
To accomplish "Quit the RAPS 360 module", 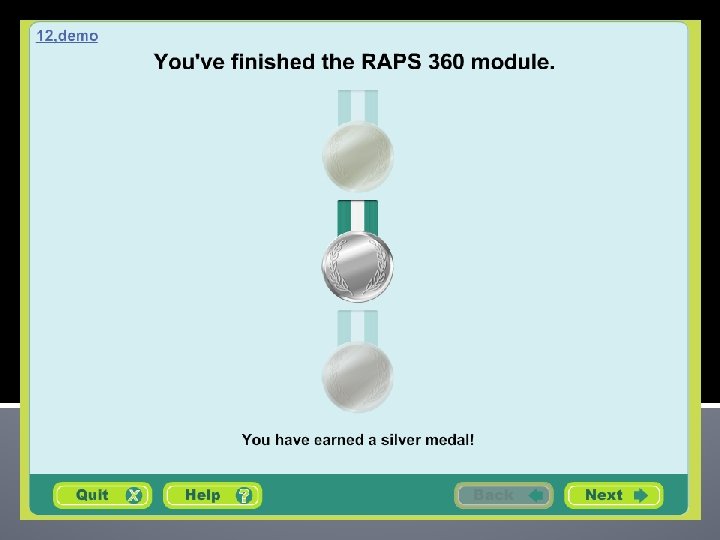I will point(102,495).
